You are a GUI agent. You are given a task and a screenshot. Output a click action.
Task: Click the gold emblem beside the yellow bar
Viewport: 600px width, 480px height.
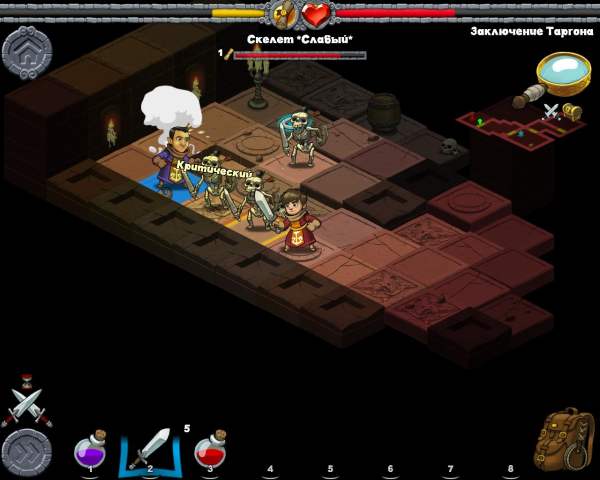click(x=281, y=15)
